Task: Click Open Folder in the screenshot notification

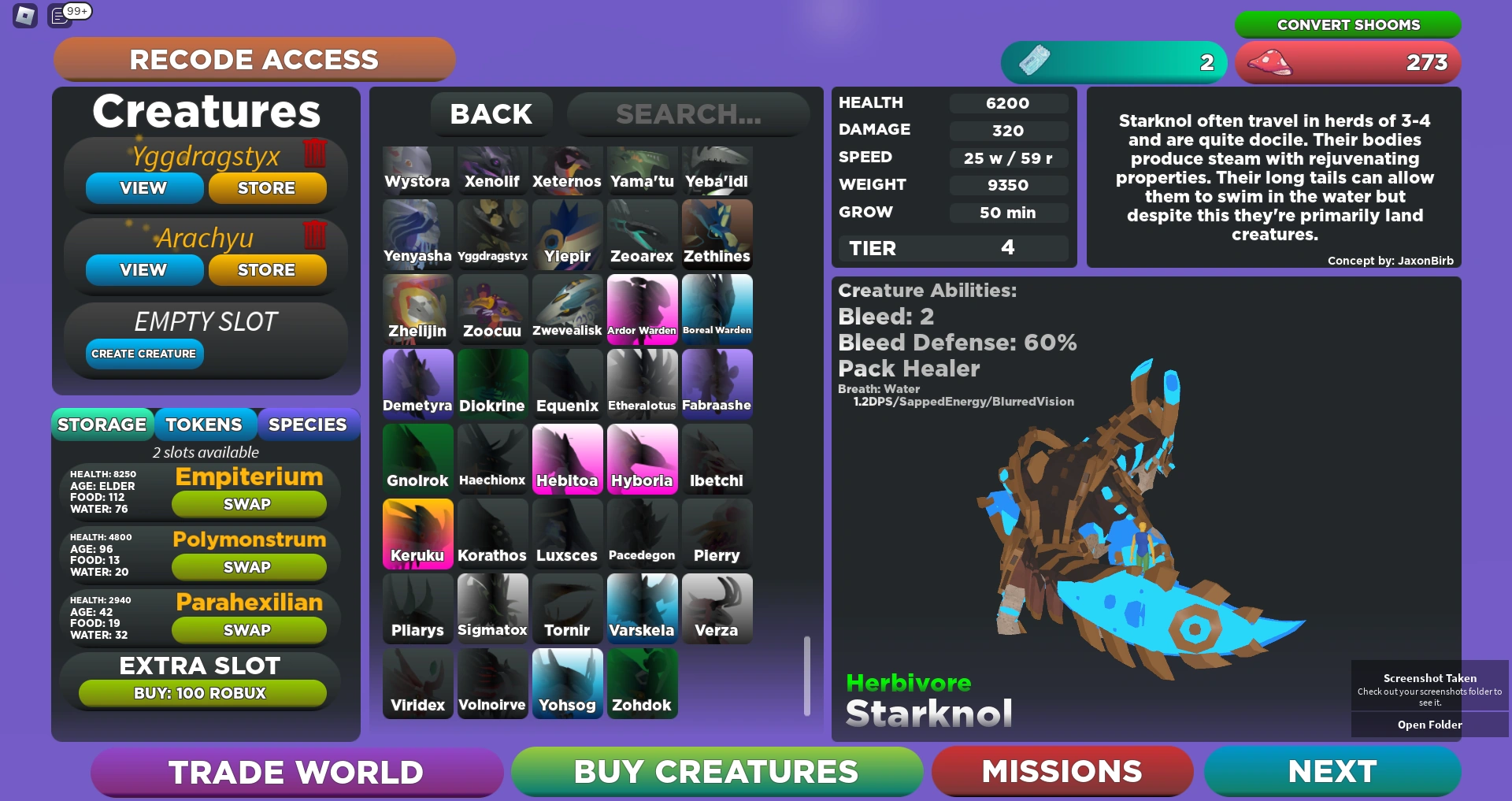Action: click(1430, 724)
